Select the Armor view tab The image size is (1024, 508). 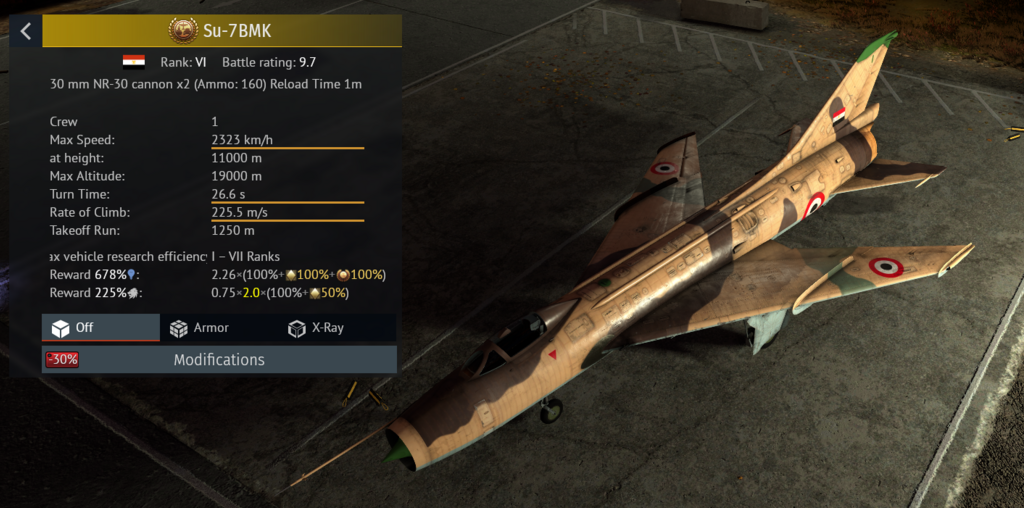point(200,328)
